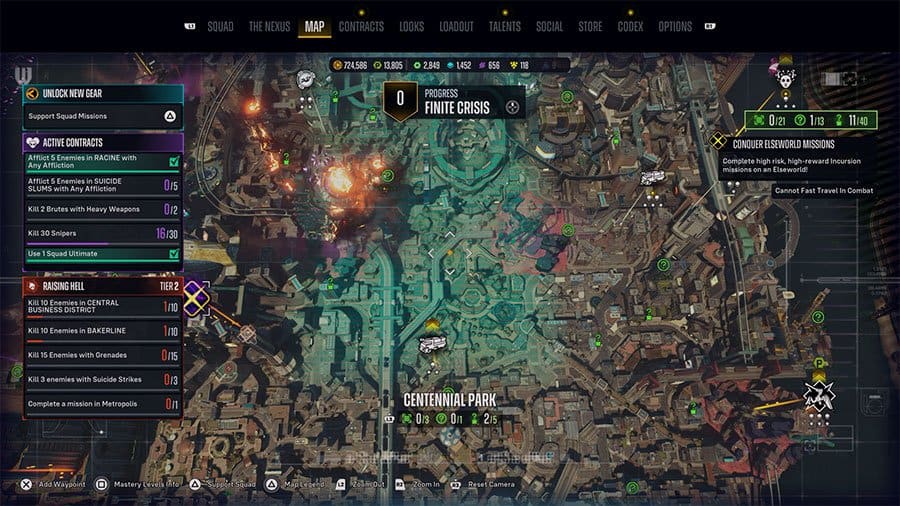Screen dimensions: 900x506
Task: Open The Nexus tab
Action: click(x=270, y=26)
